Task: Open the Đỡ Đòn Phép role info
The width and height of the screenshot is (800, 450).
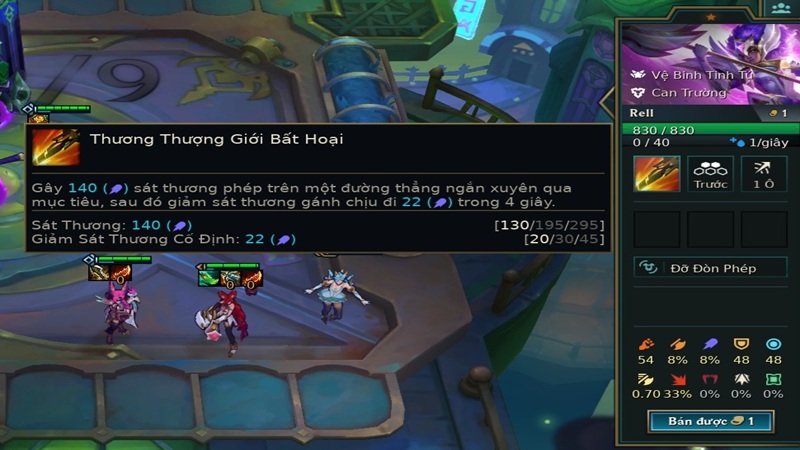Action: [x=710, y=268]
